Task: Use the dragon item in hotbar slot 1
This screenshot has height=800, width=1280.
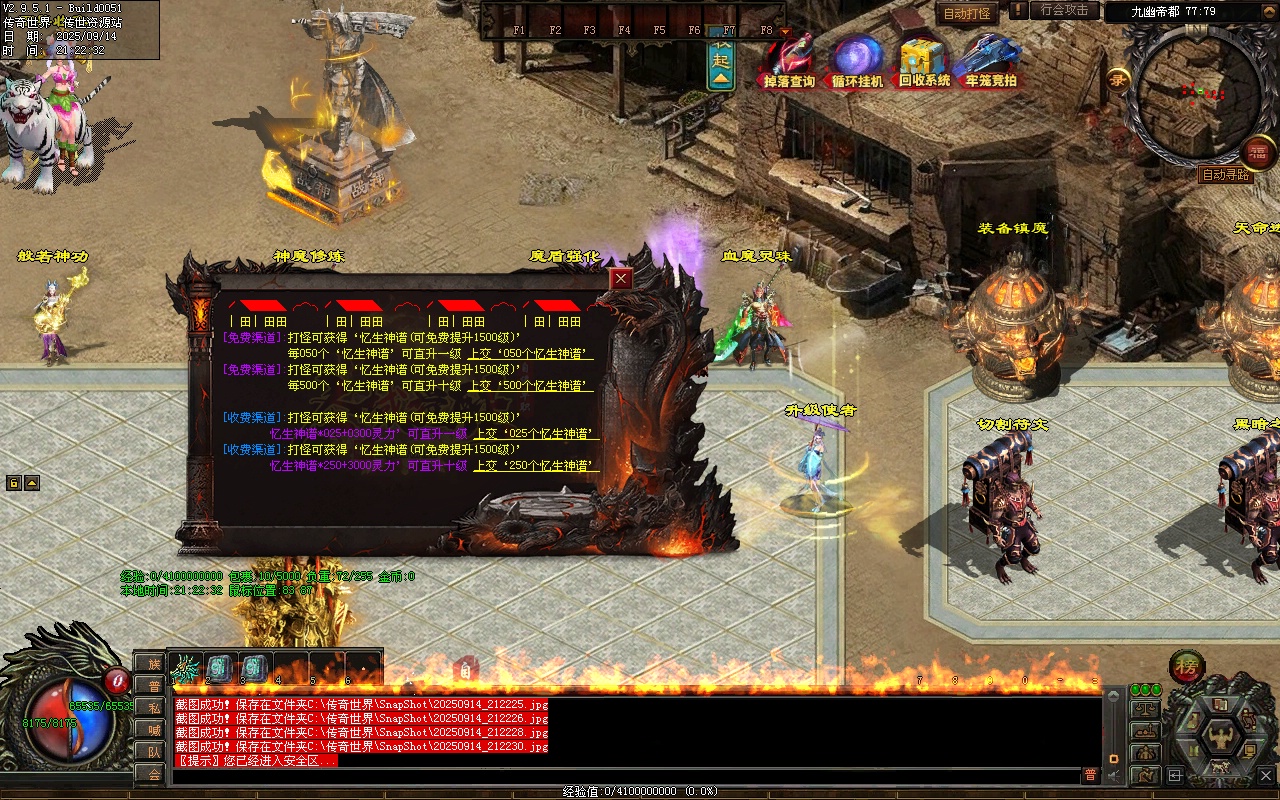Action: pos(186,669)
